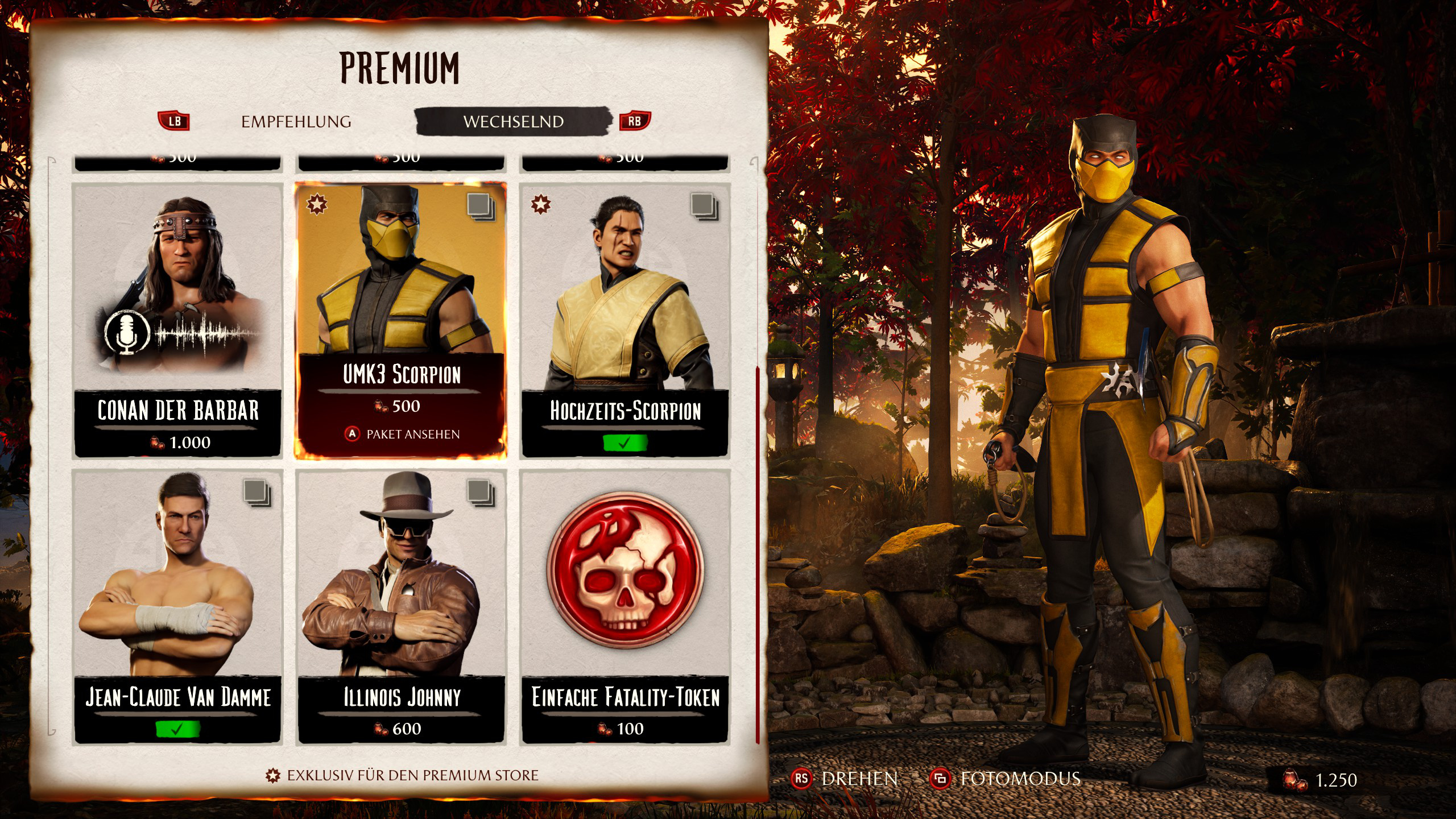Select the UMK3 Scorpion skin card
This screenshot has width=1456, height=819.
[400, 320]
